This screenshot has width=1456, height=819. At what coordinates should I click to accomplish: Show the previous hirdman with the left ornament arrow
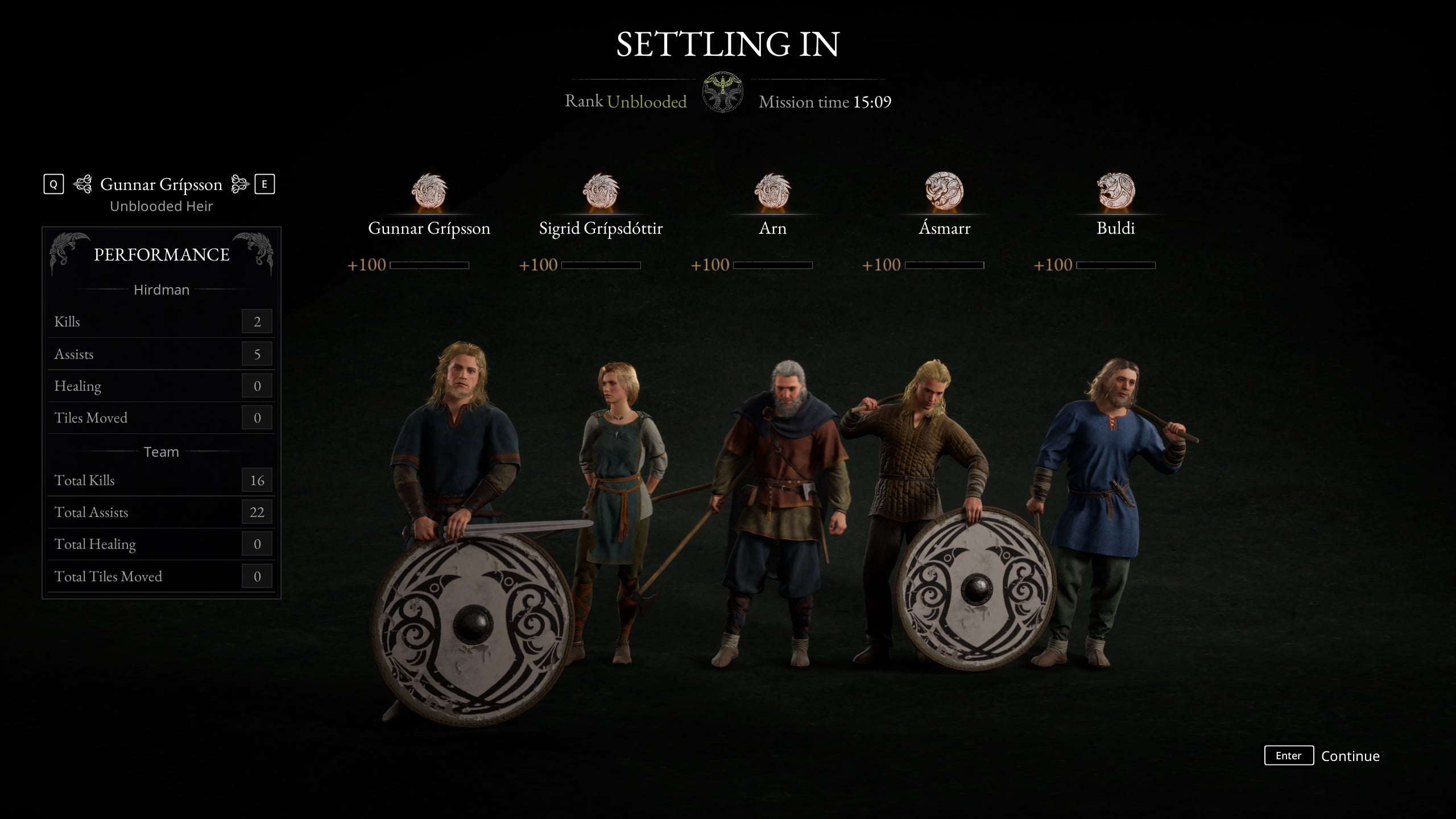tap(82, 184)
